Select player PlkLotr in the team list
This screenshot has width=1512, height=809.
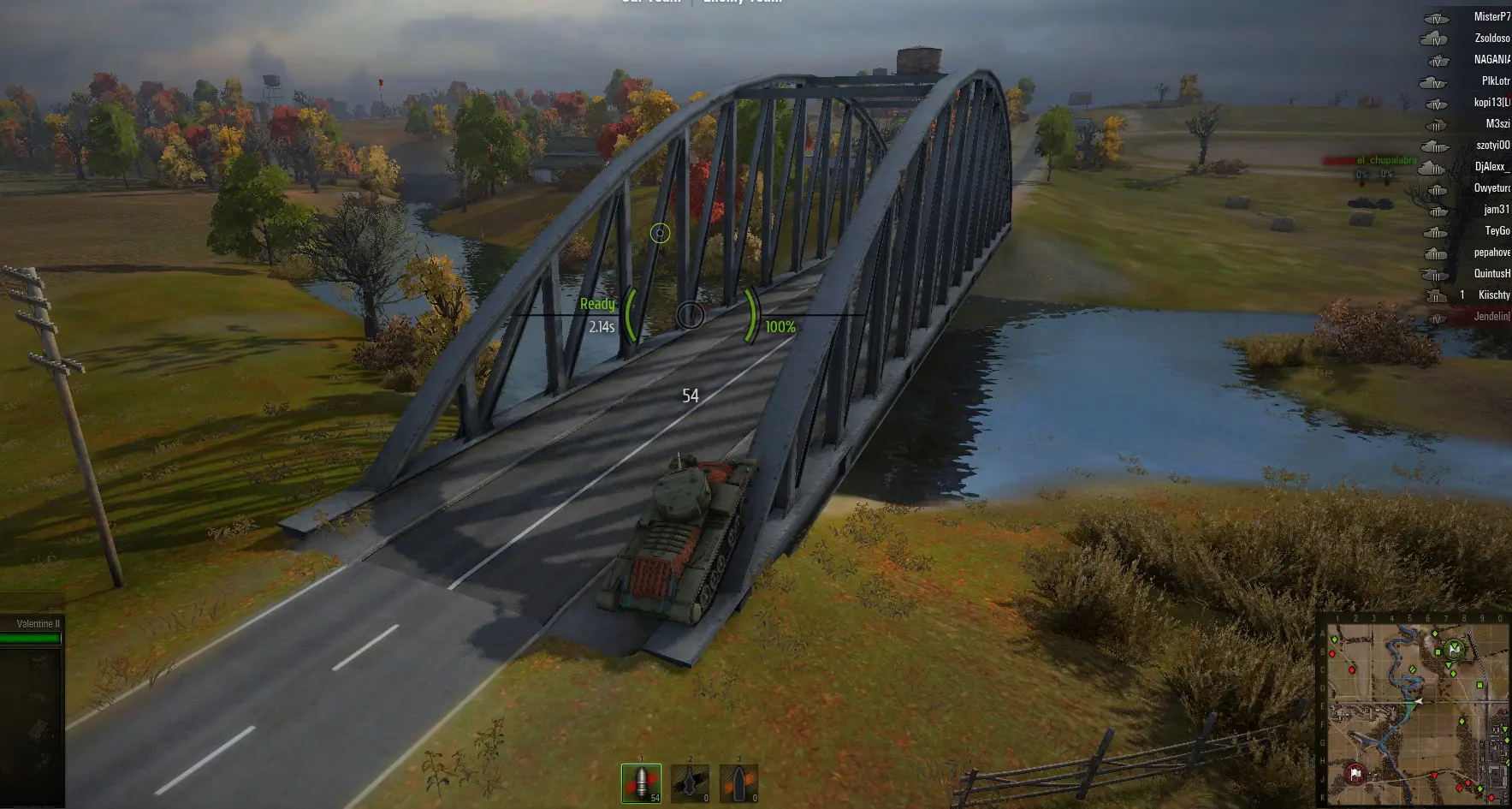[1494, 81]
